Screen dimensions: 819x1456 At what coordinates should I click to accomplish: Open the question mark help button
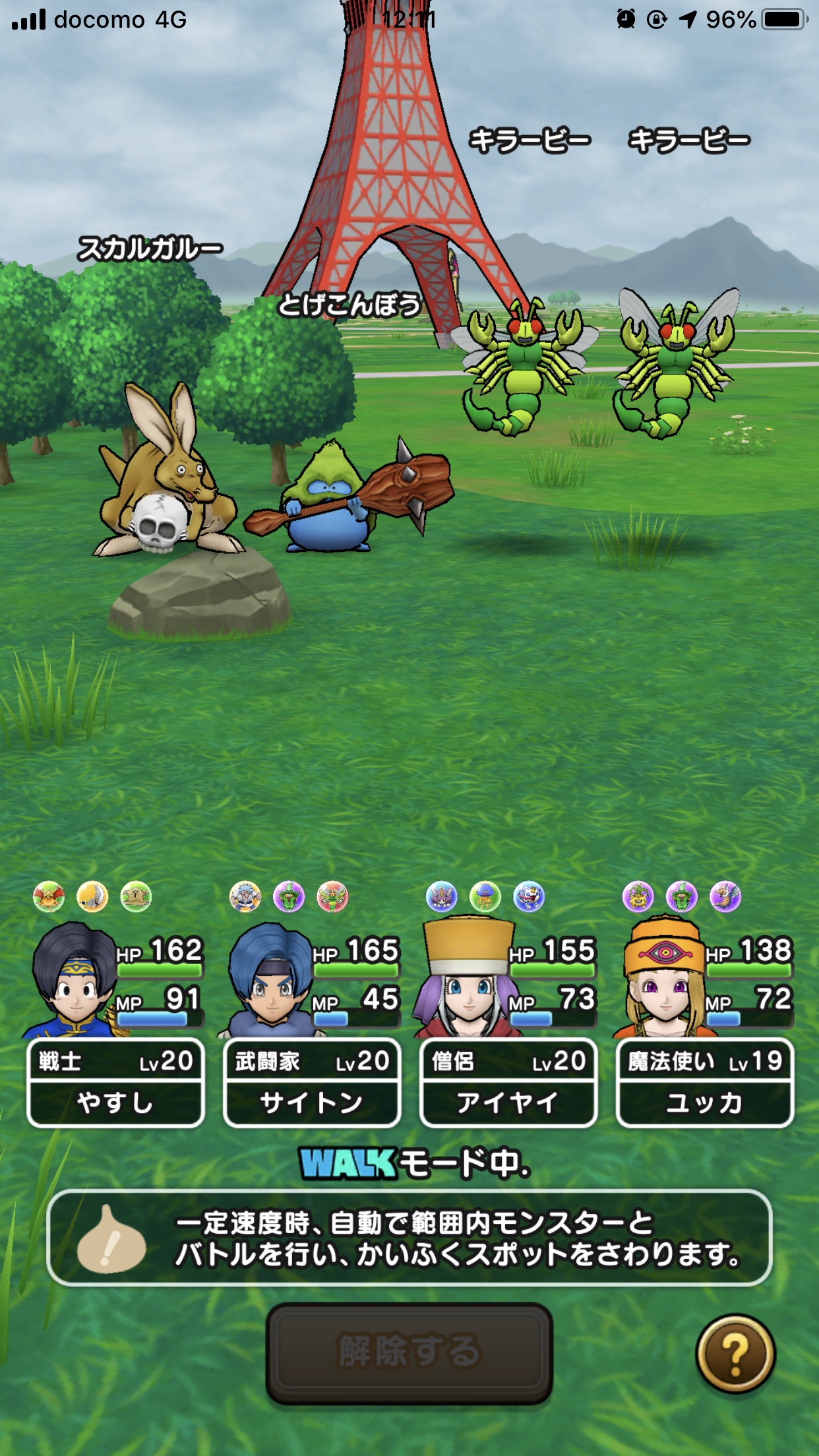pos(735,1353)
